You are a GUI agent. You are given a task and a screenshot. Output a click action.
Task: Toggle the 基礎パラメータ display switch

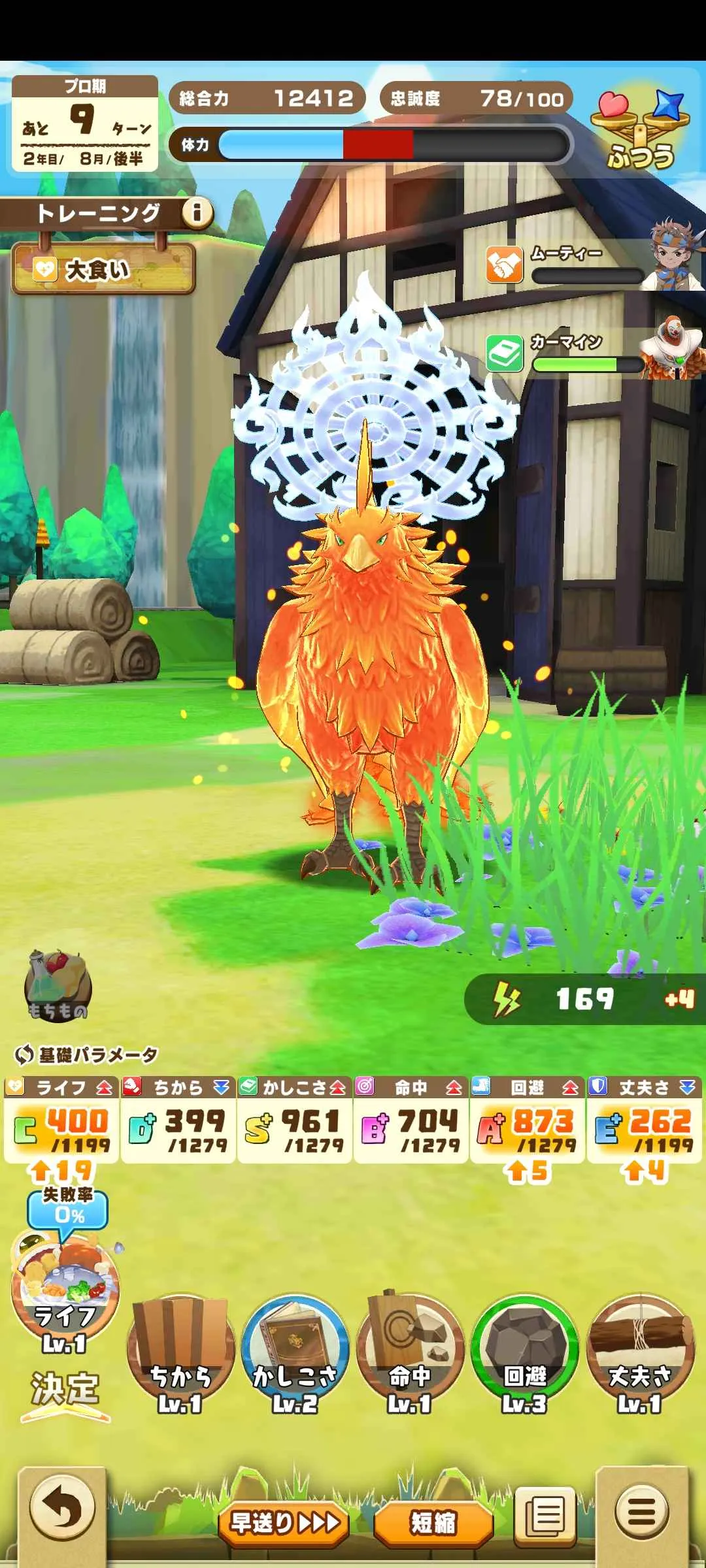24,1054
